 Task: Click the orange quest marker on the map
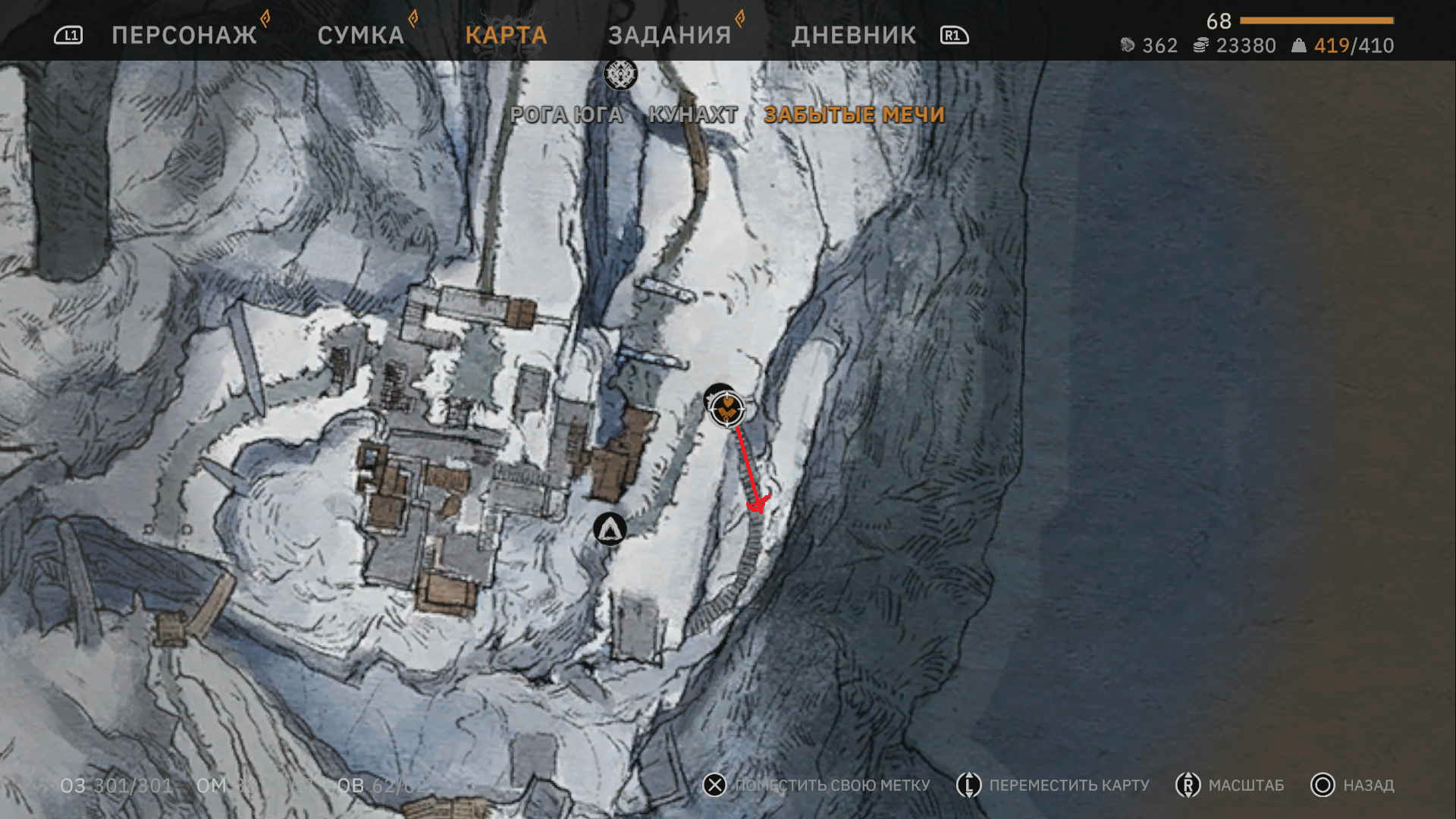(727, 409)
